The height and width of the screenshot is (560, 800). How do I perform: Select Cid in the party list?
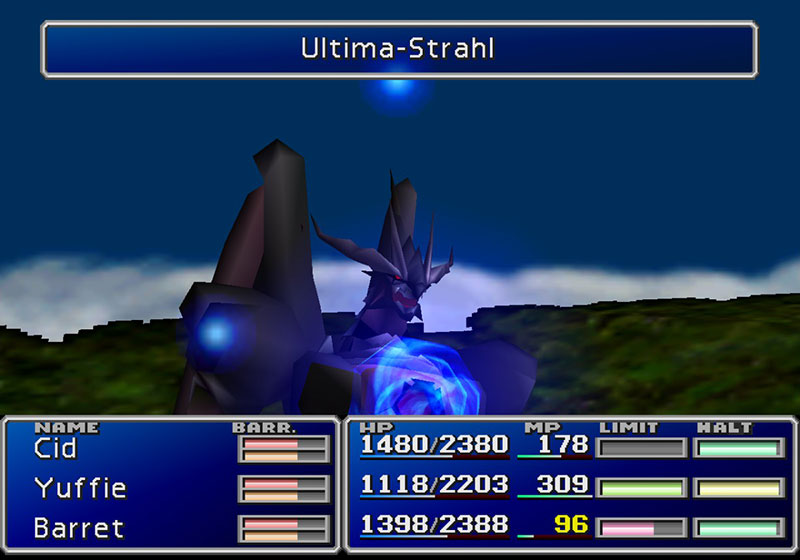(x=55, y=449)
